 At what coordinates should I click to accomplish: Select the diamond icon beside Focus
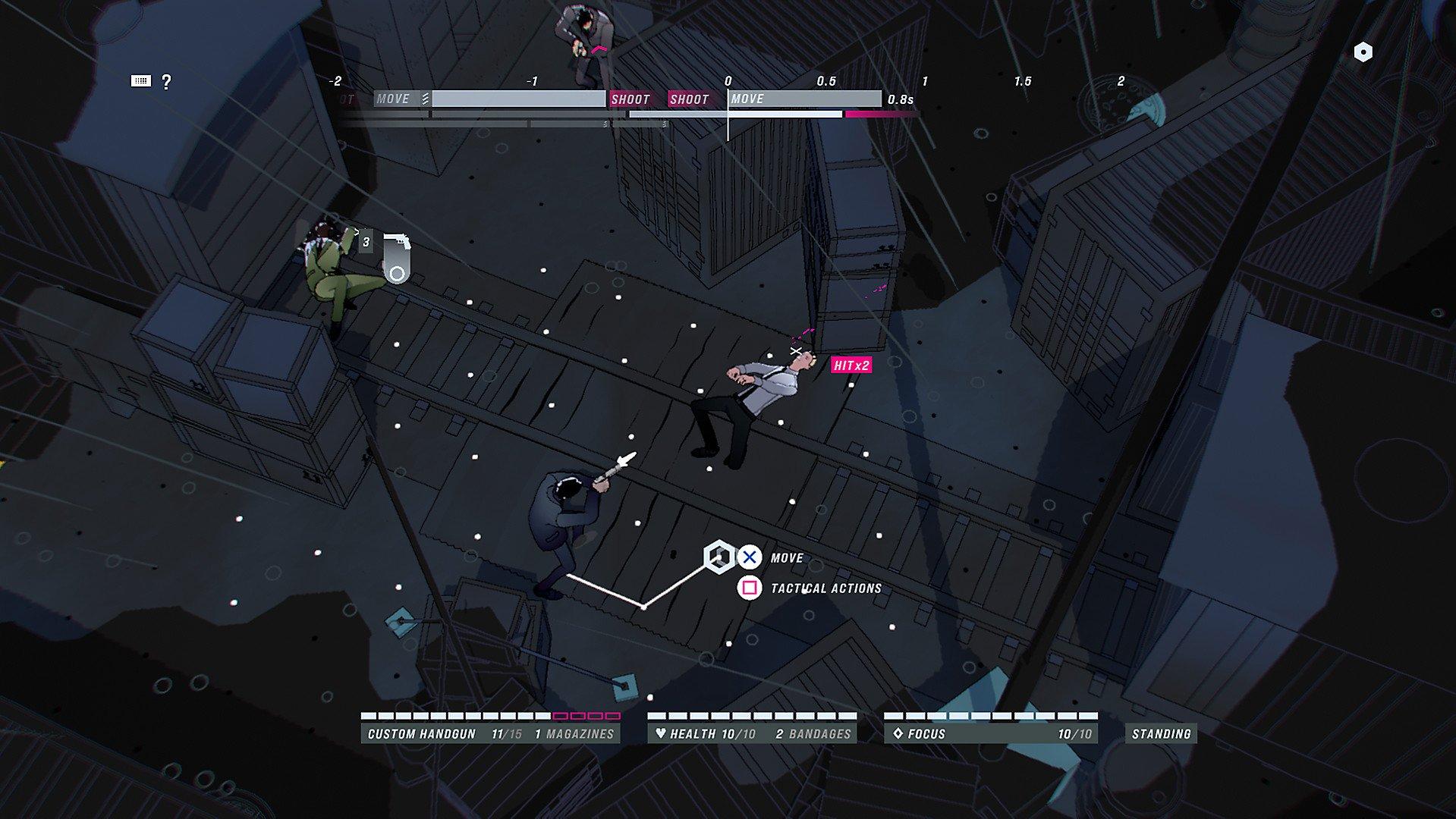click(899, 733)
